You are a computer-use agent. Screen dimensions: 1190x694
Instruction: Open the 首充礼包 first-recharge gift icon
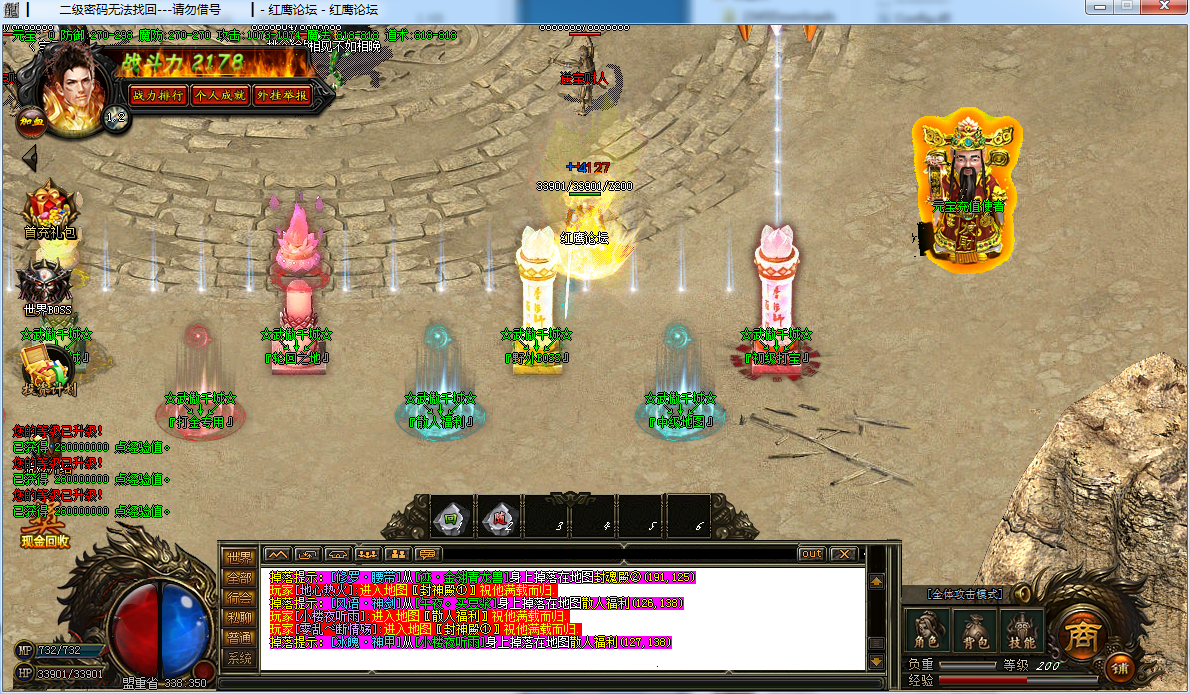[50, 209]
